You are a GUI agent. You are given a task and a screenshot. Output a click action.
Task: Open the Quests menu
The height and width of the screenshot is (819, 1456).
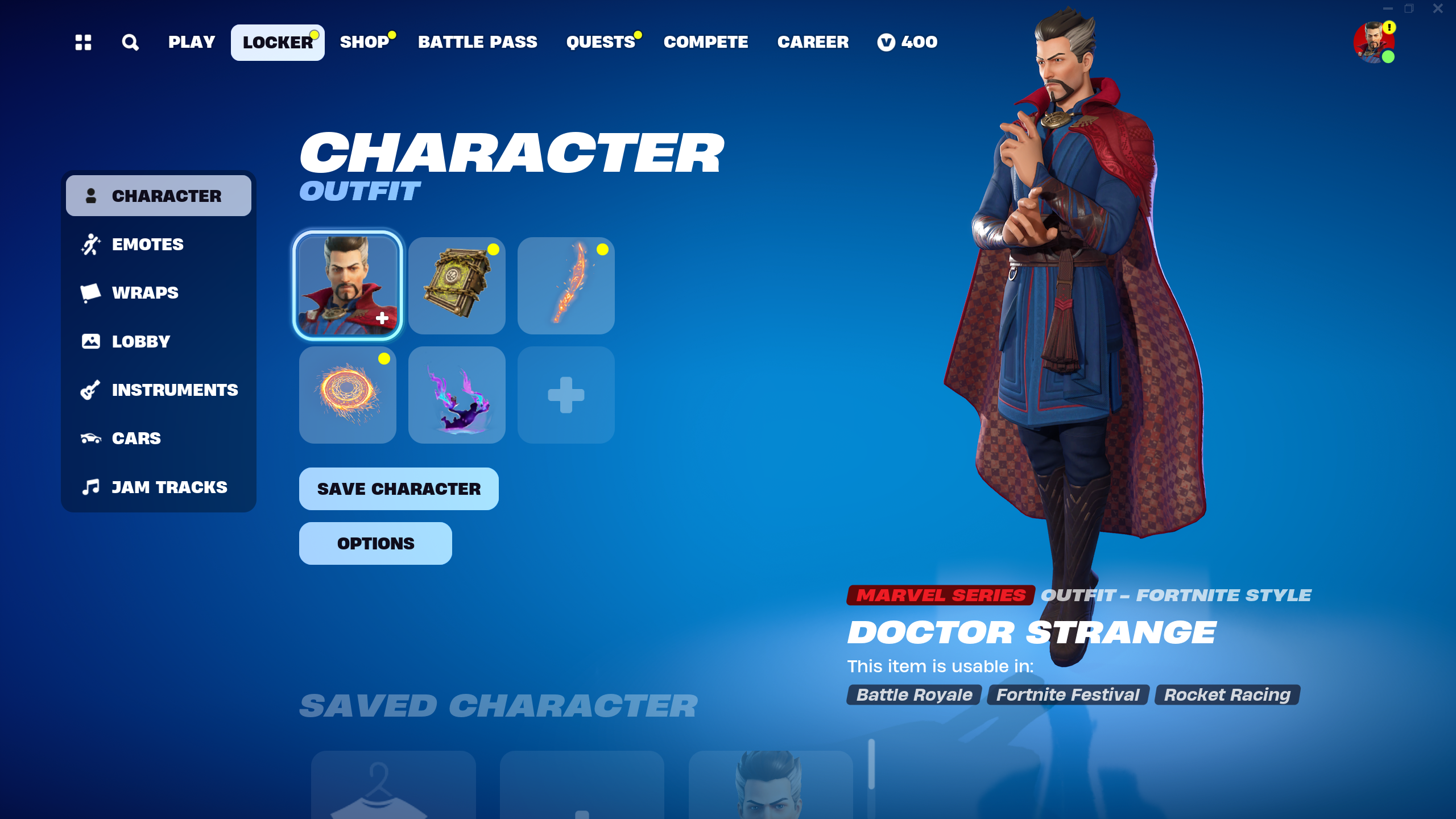click(x=600, y=42)
